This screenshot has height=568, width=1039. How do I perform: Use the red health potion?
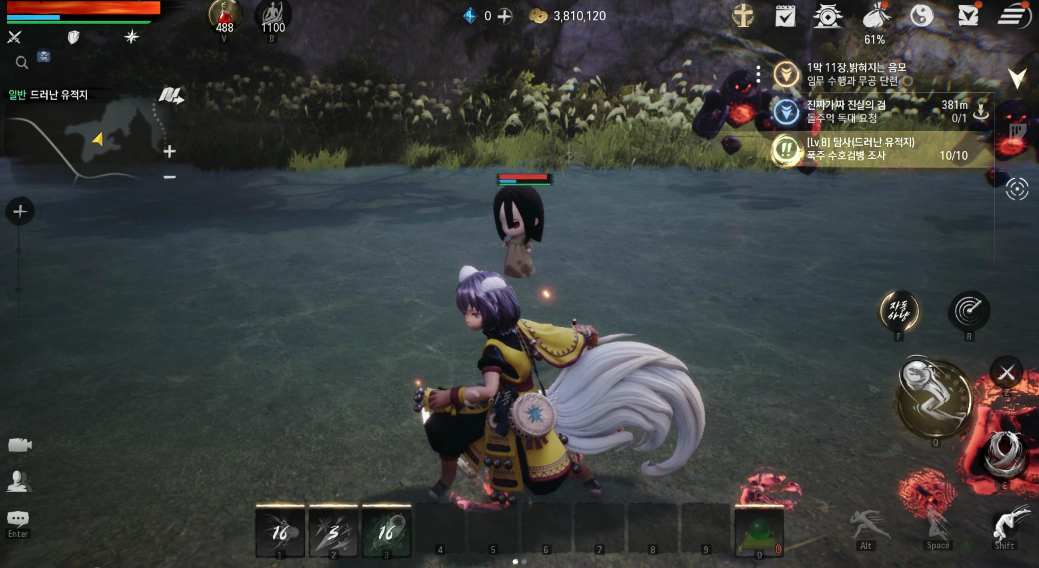click(x=224, y=14)
